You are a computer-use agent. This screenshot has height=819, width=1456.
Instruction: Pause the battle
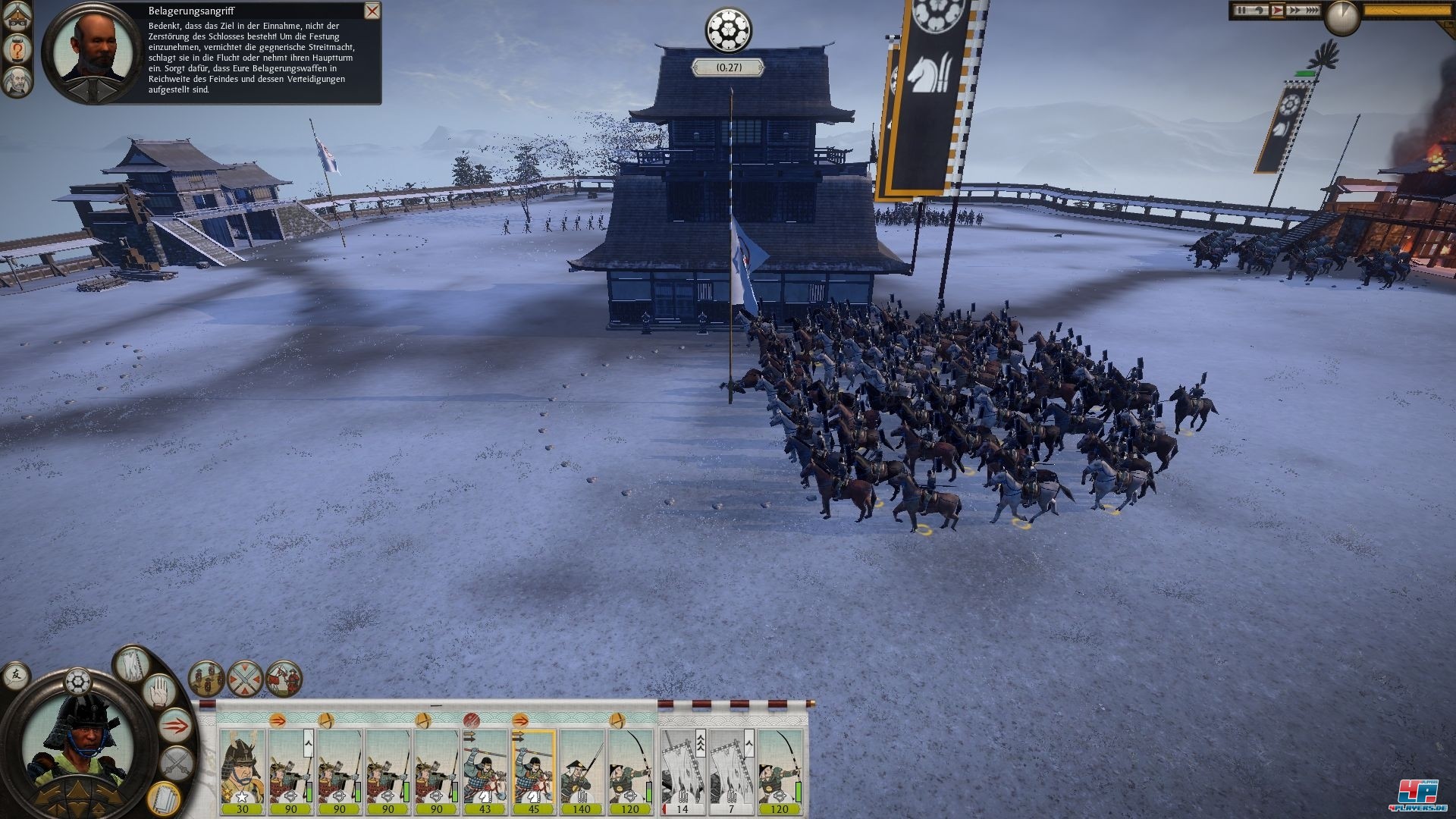tap(1242, 11)
